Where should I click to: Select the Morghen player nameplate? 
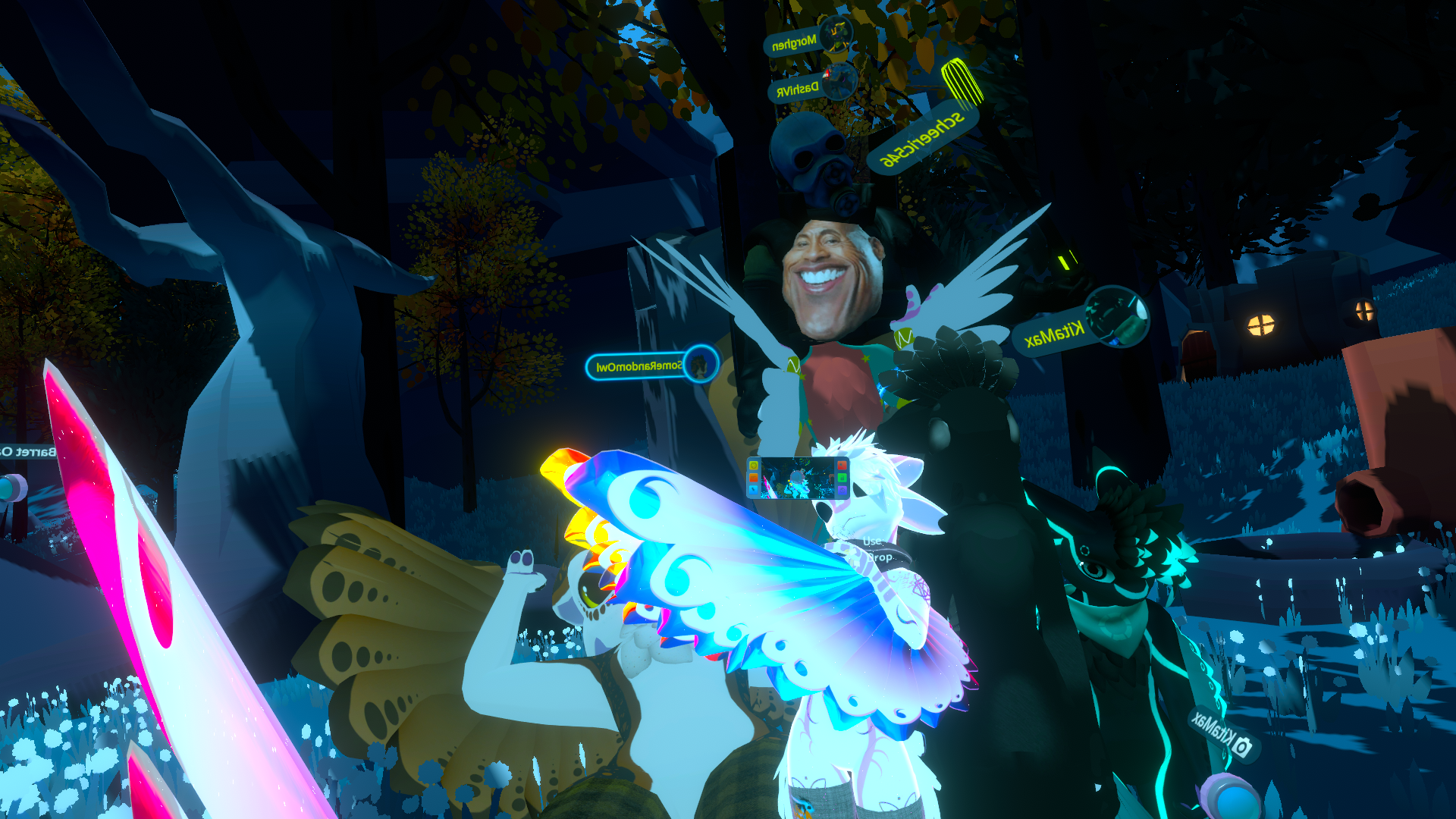(795, 42)
